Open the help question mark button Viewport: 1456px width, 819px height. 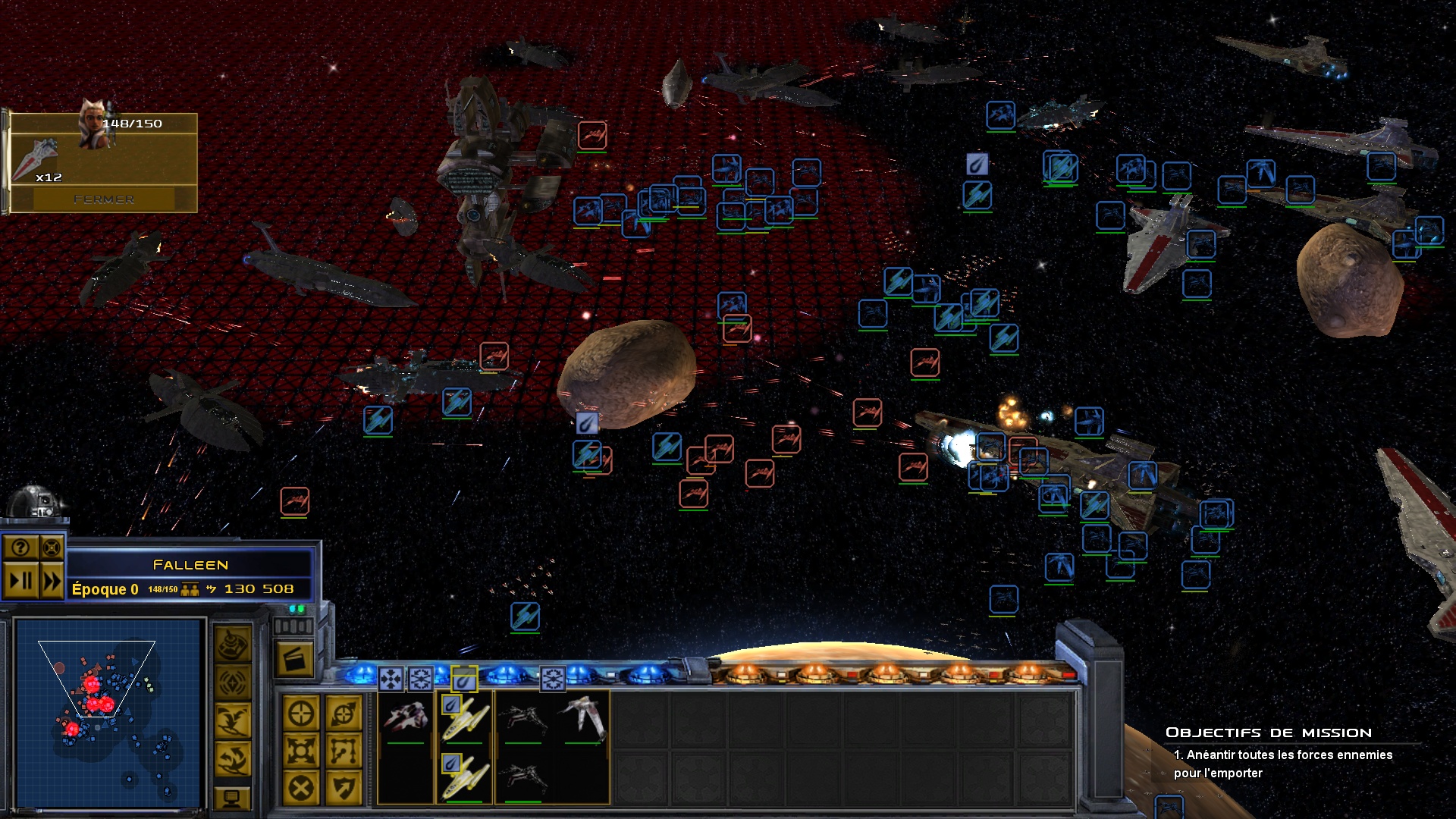[20, 548]
